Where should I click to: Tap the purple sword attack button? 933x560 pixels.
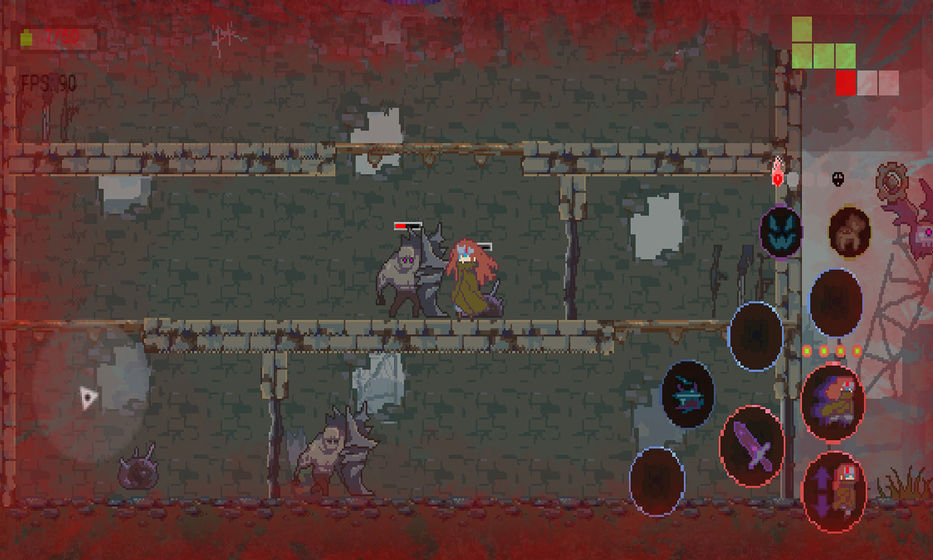(x=752, y=446)
